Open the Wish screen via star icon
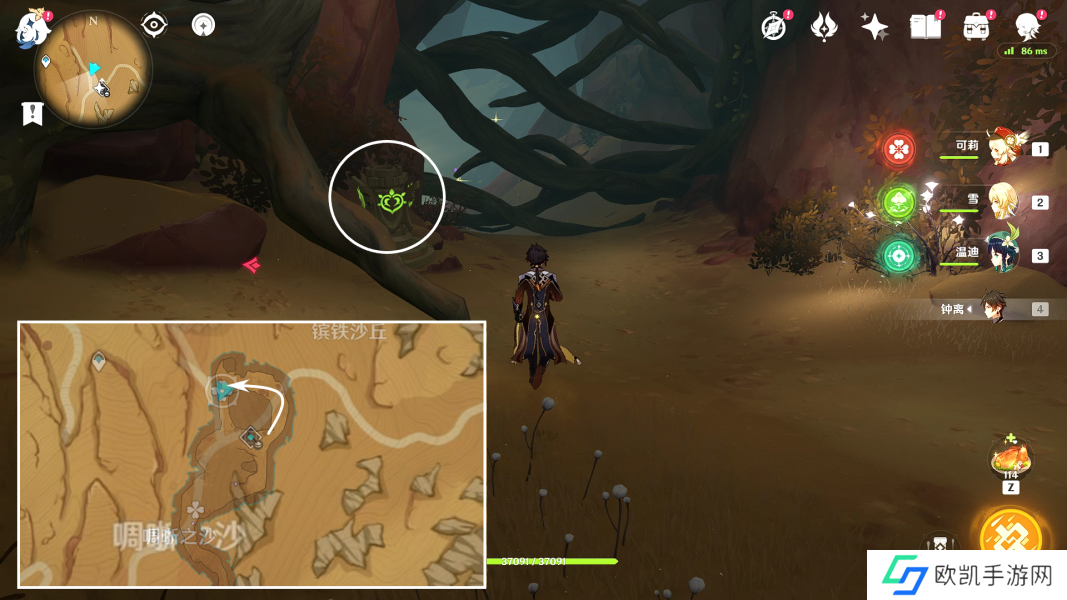Image resolution: width=1067 pixels, height=600 pixels. (874, 27)
